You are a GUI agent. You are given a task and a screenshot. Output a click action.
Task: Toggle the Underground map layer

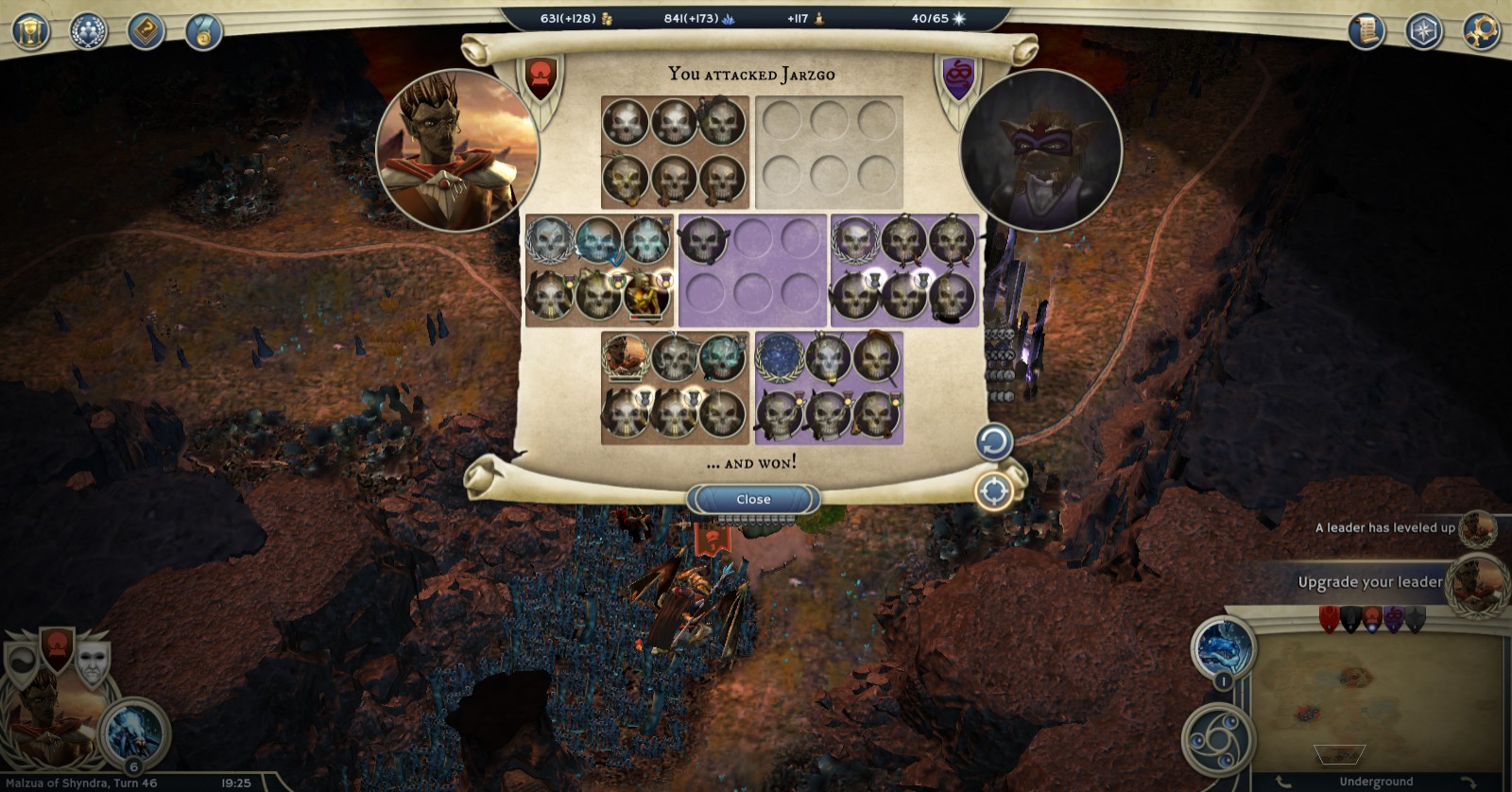(x=1375, y=782)
